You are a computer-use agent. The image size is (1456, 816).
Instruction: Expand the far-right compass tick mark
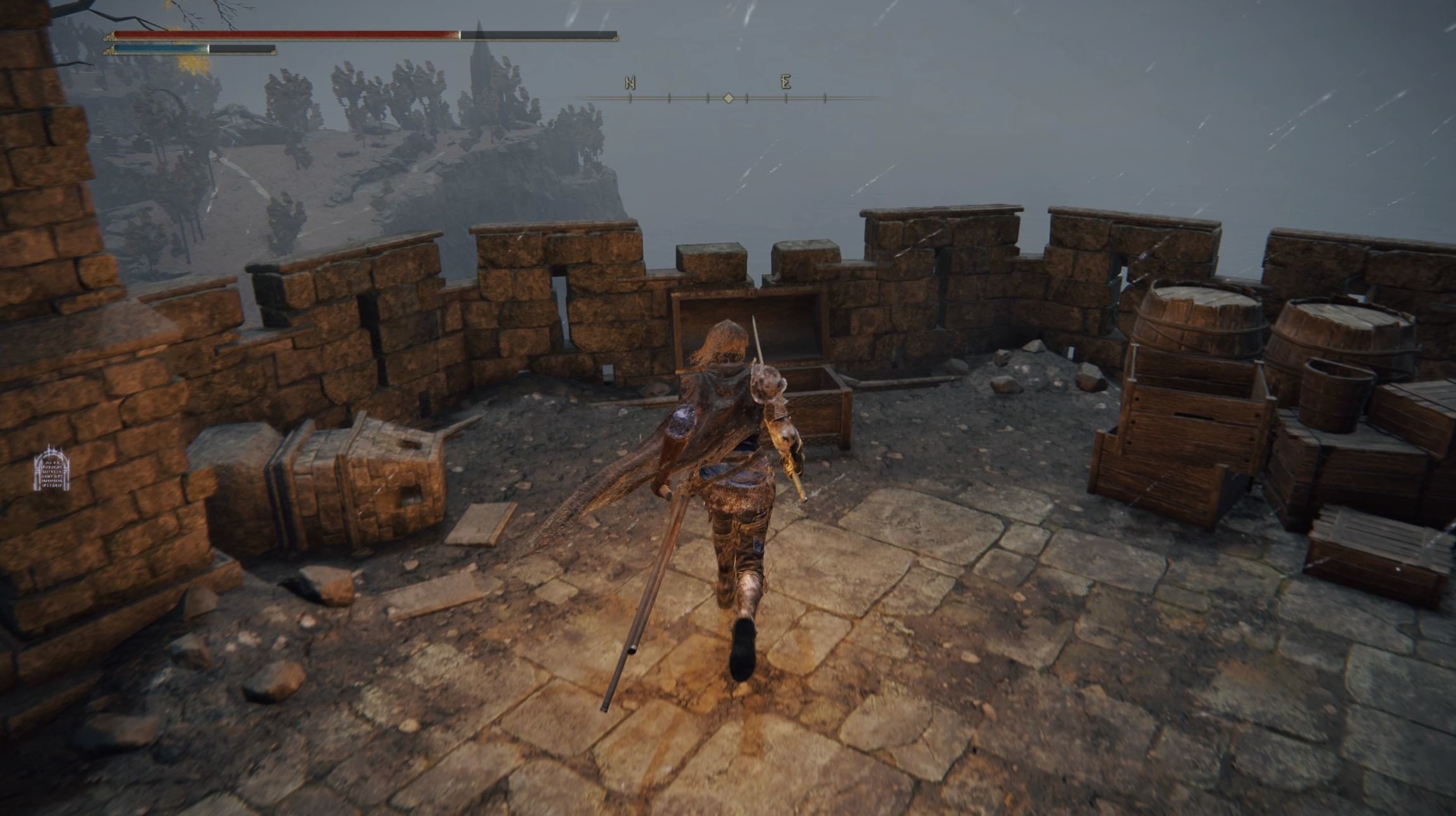[825, 99]
